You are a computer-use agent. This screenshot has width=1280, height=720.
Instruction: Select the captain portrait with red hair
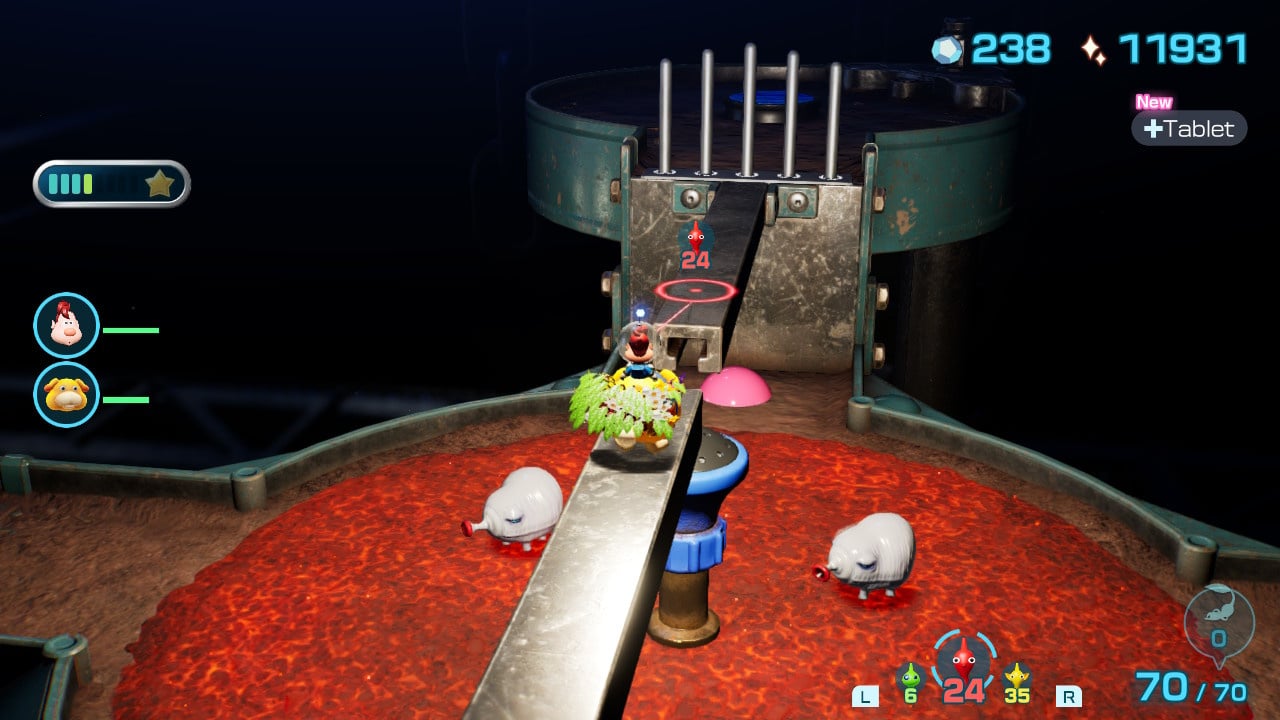(66, 325)
